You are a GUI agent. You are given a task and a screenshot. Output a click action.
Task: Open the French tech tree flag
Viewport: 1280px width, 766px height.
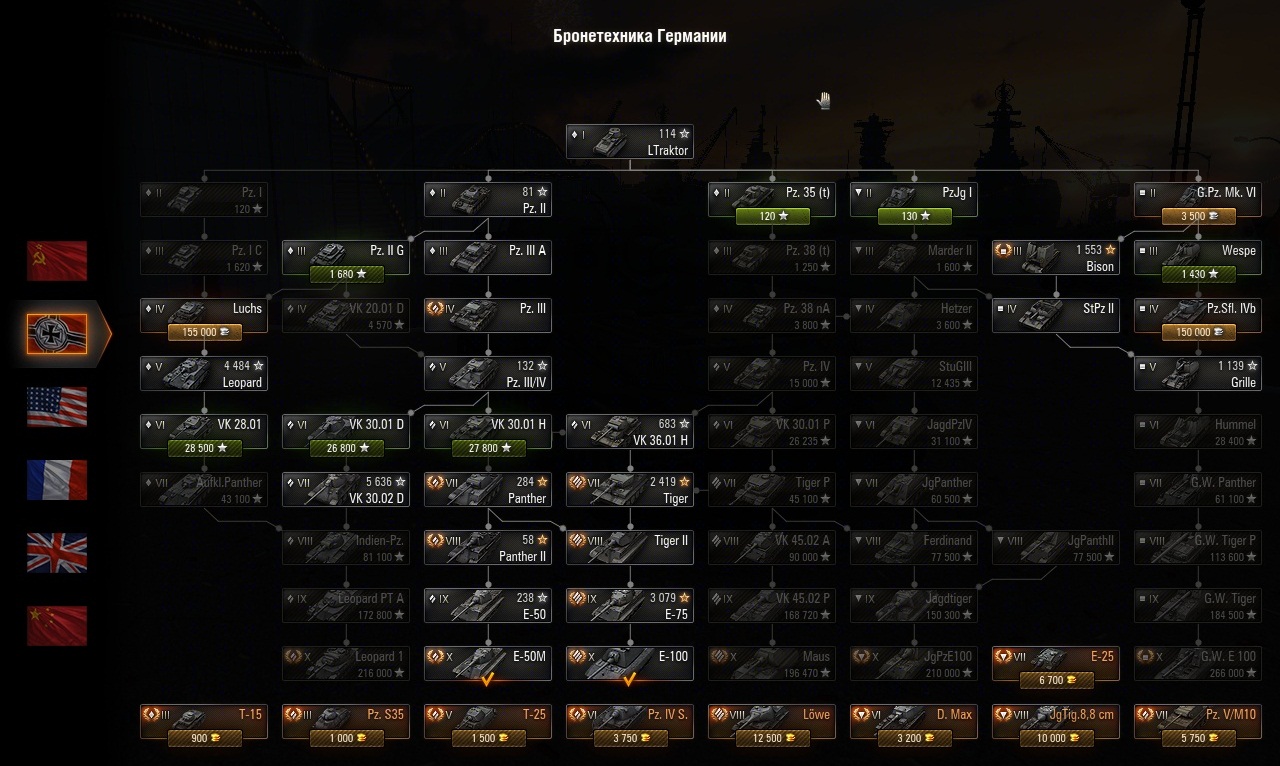point(57,480)
